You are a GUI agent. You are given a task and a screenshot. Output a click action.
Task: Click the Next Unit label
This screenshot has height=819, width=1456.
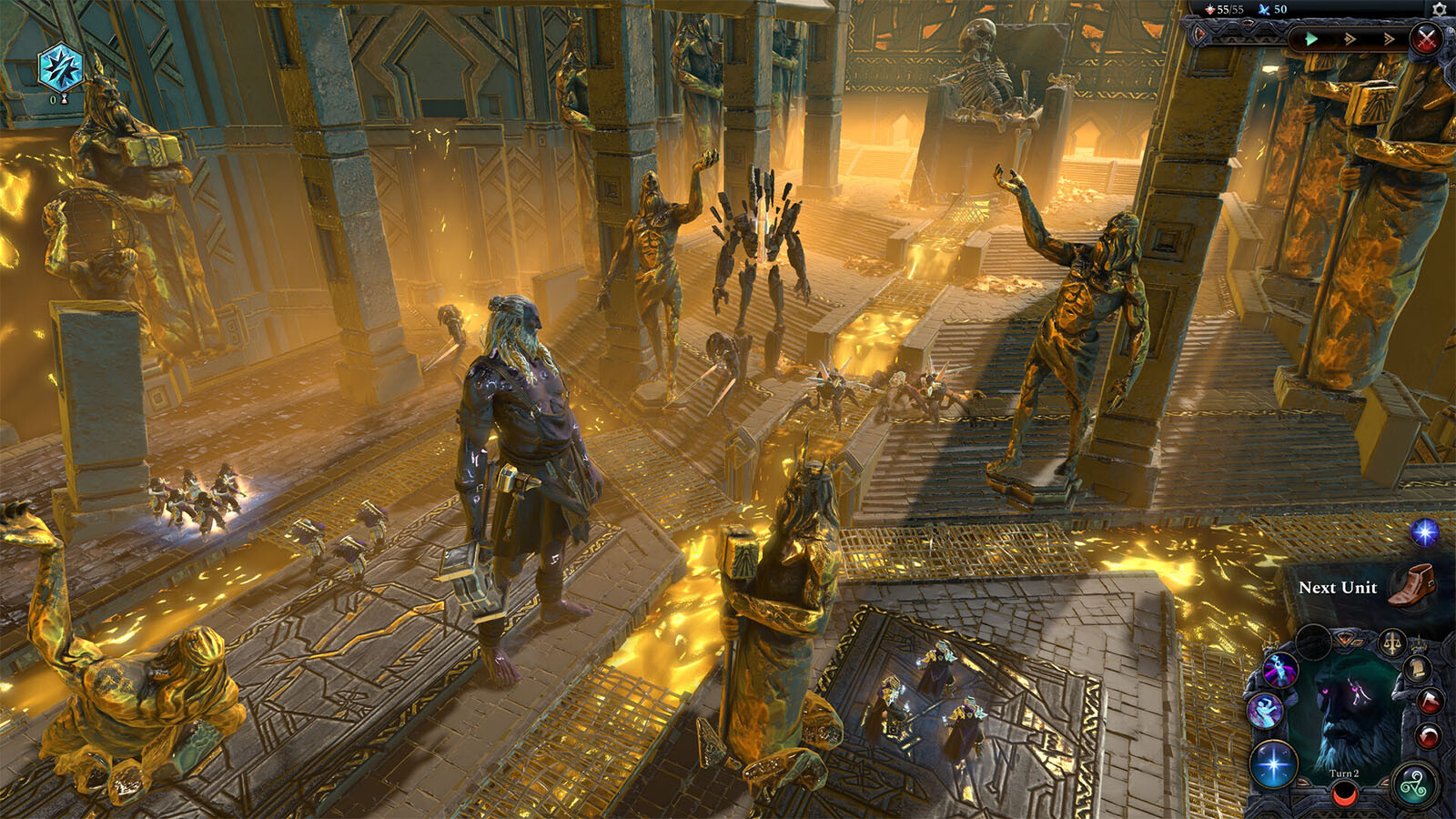pyautogui.click(x=1338, y=589)
